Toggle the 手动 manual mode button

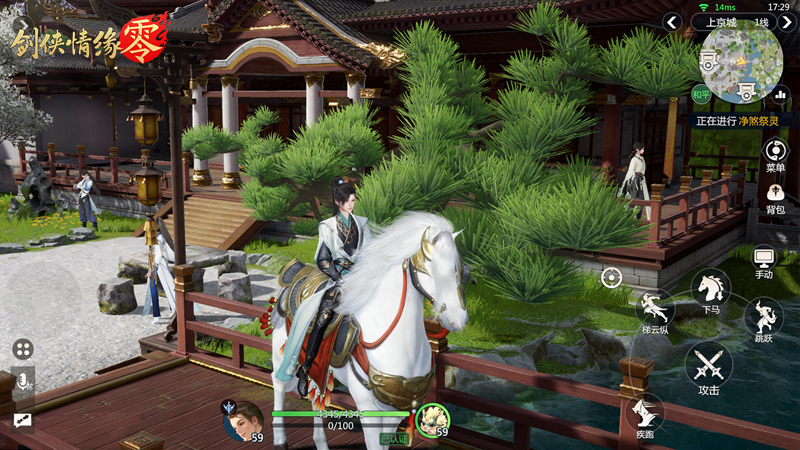(x=764, y=260)
